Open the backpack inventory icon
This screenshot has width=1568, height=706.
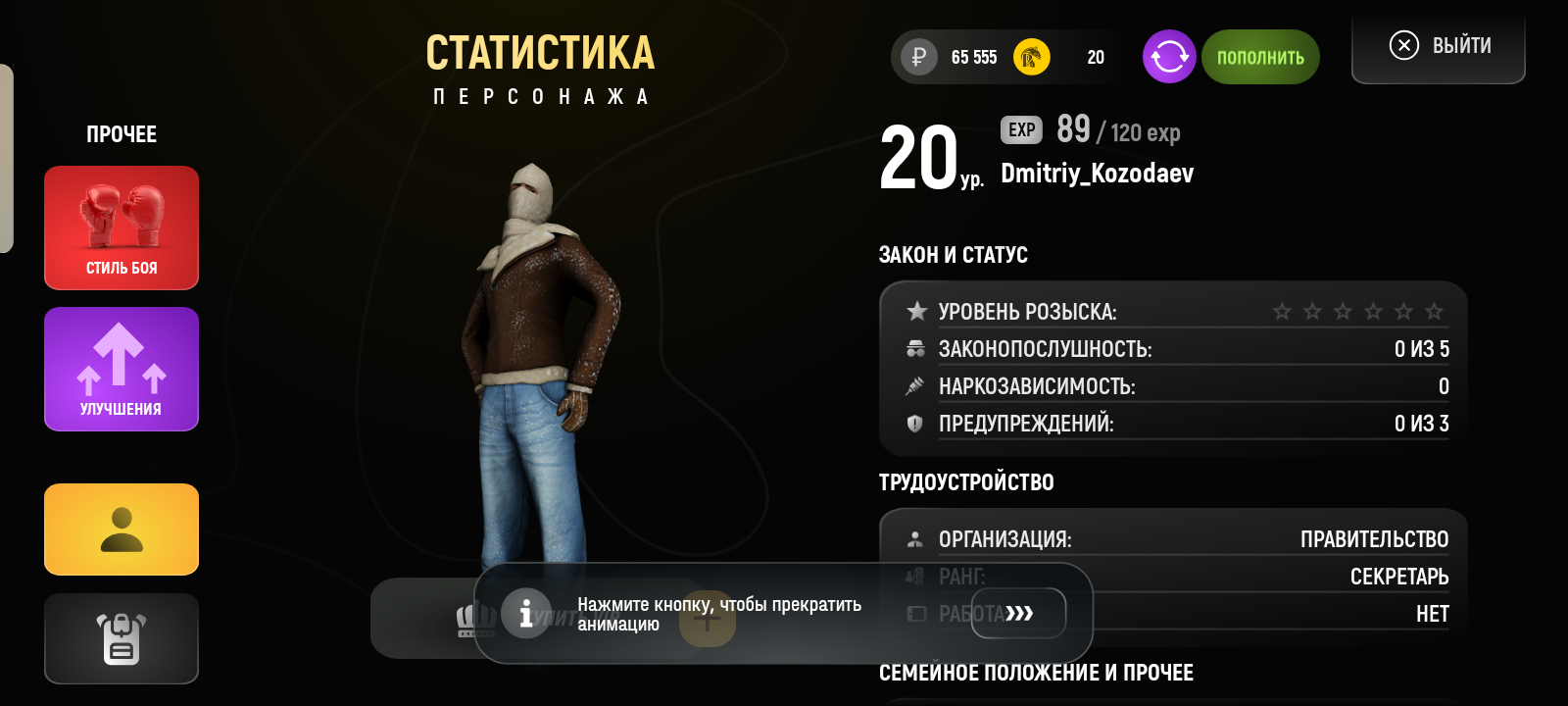click(x=121, y=637)
